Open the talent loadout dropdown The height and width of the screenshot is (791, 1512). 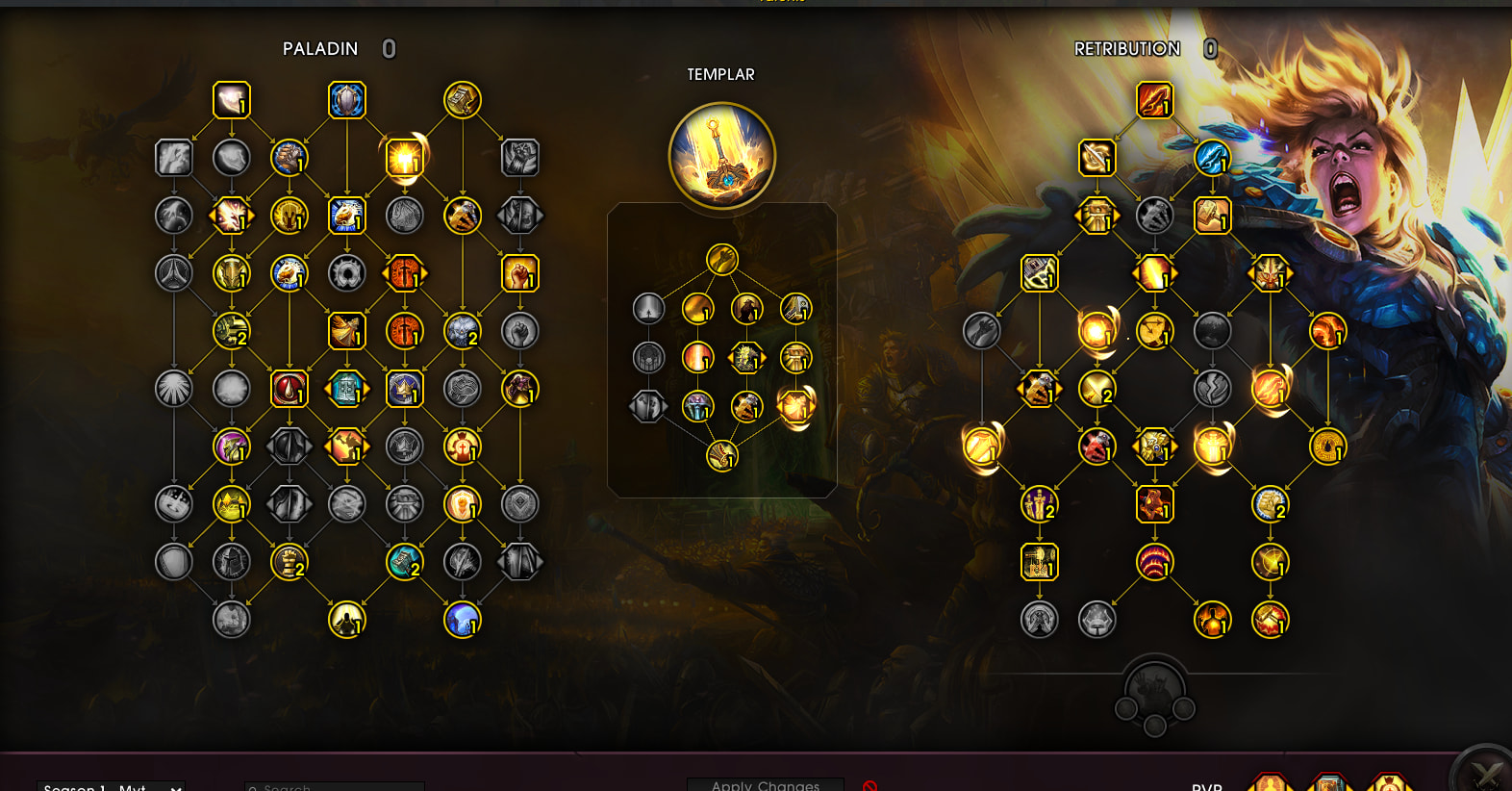coord(112,786)
